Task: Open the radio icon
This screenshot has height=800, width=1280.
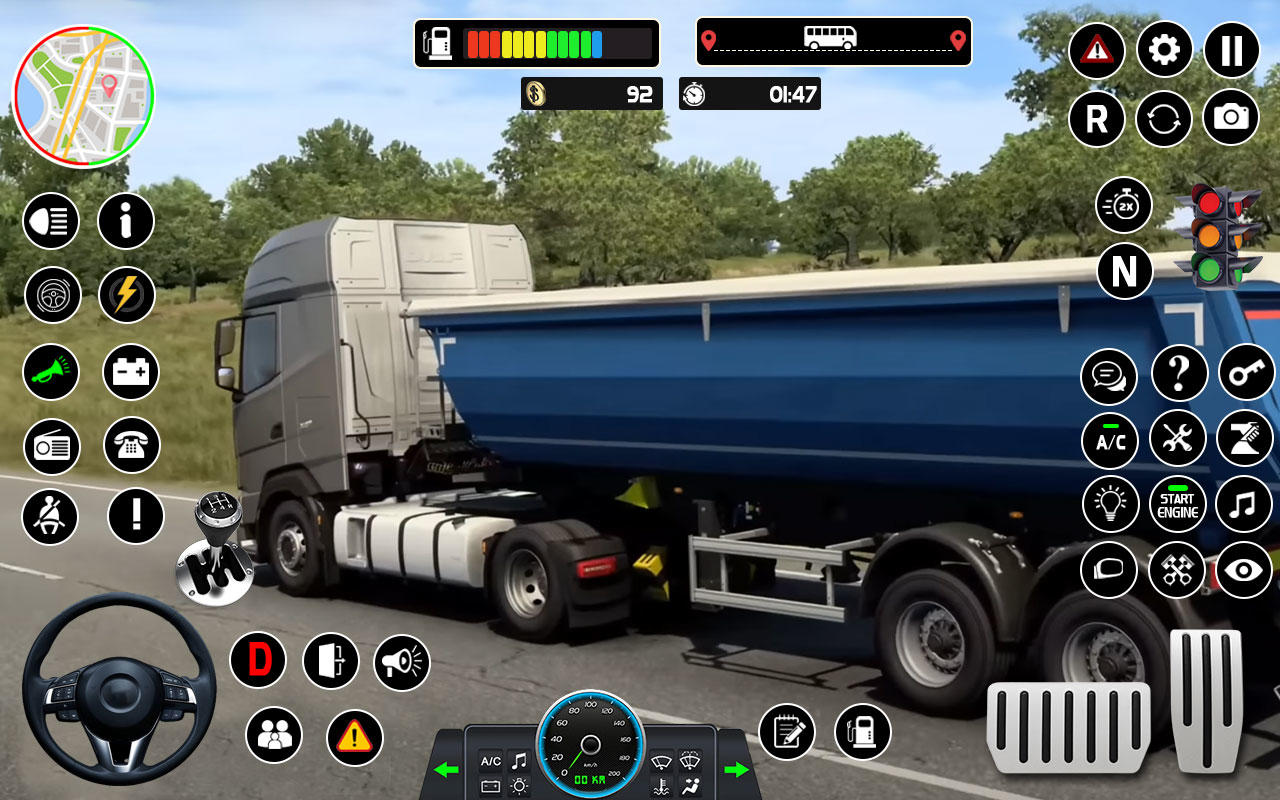Action: coord(51,447)
